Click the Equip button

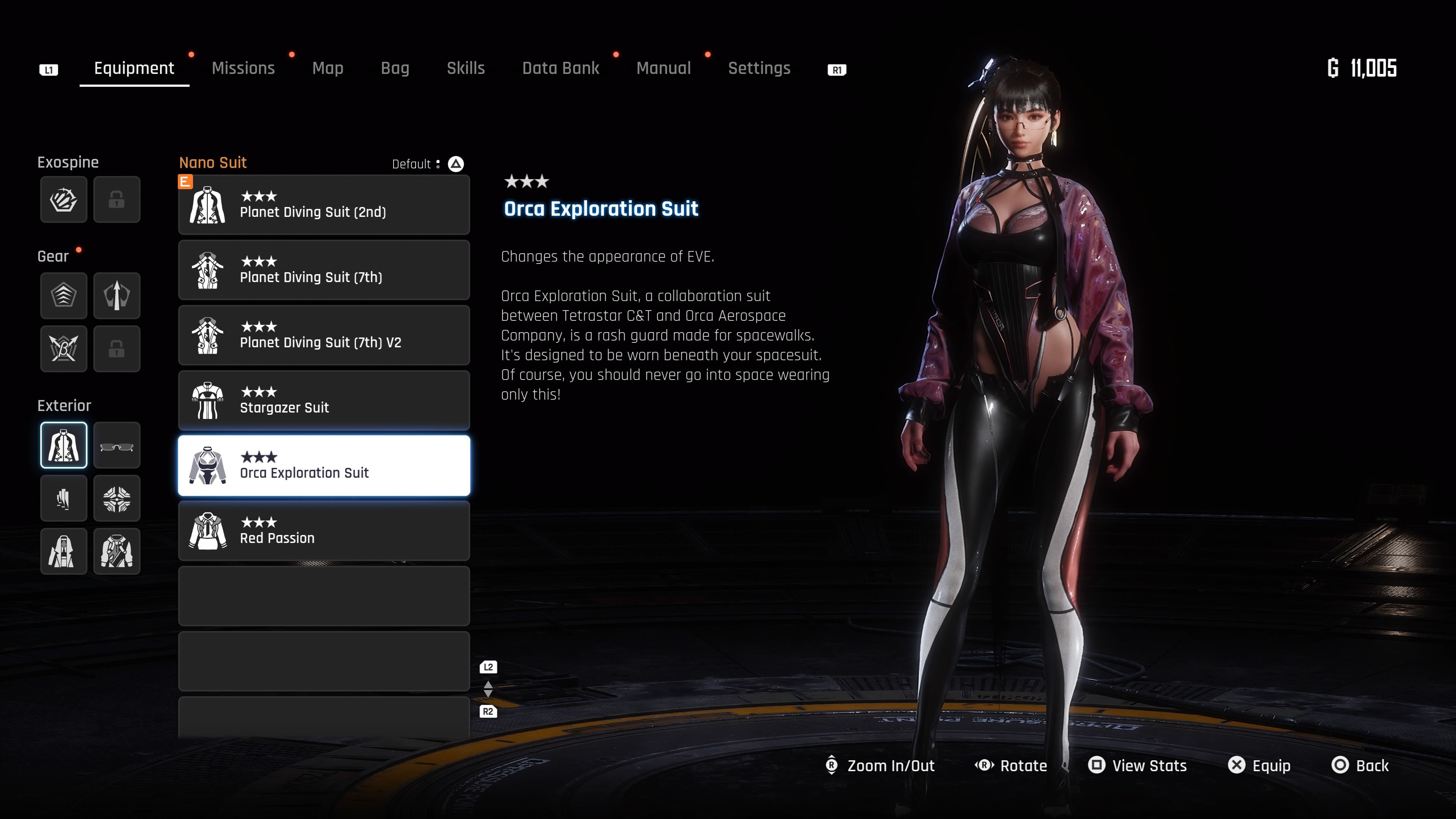point(1259,765)
